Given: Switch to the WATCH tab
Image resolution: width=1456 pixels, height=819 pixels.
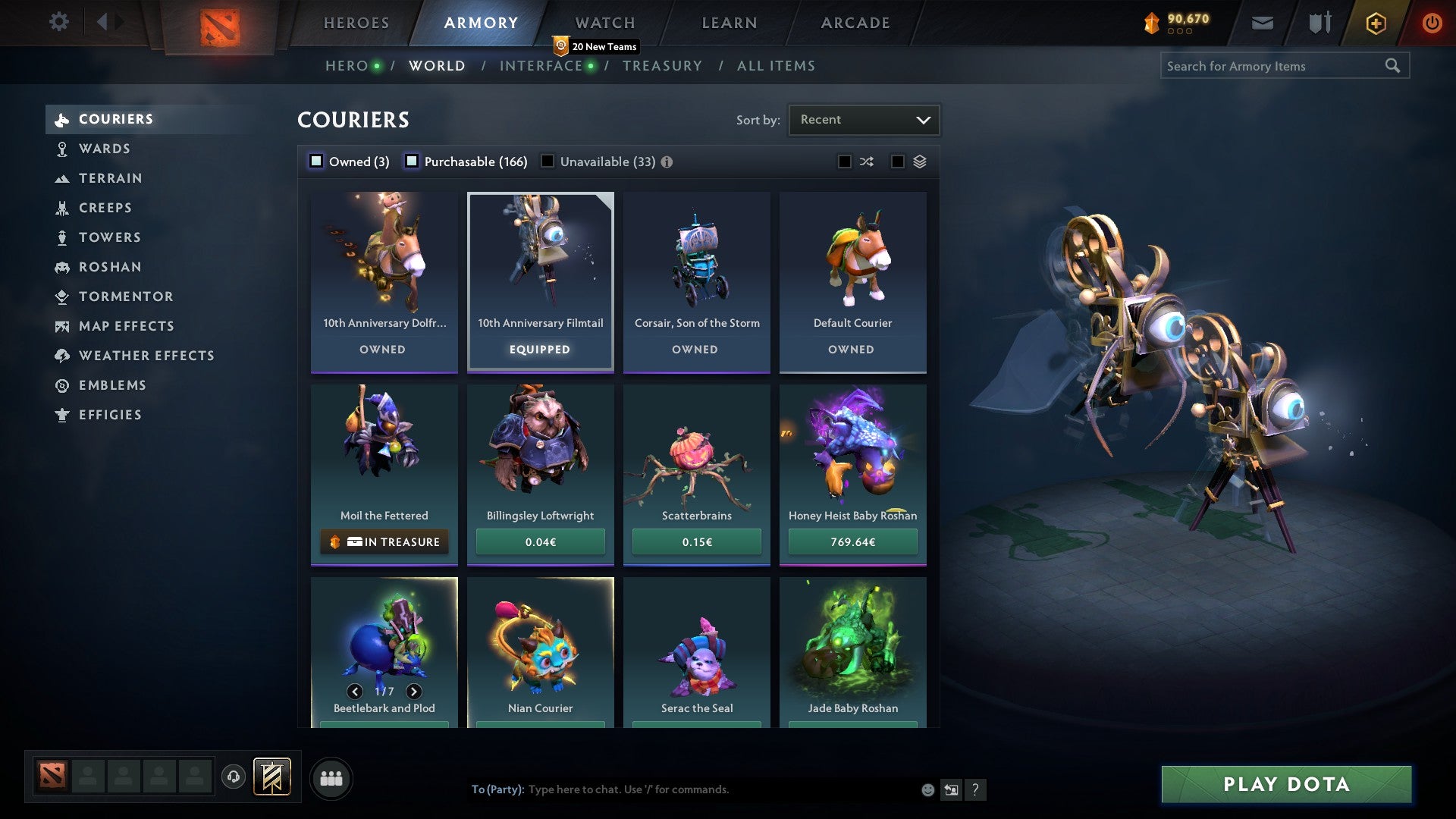Looking at the screenshot, I should (604, 23).
